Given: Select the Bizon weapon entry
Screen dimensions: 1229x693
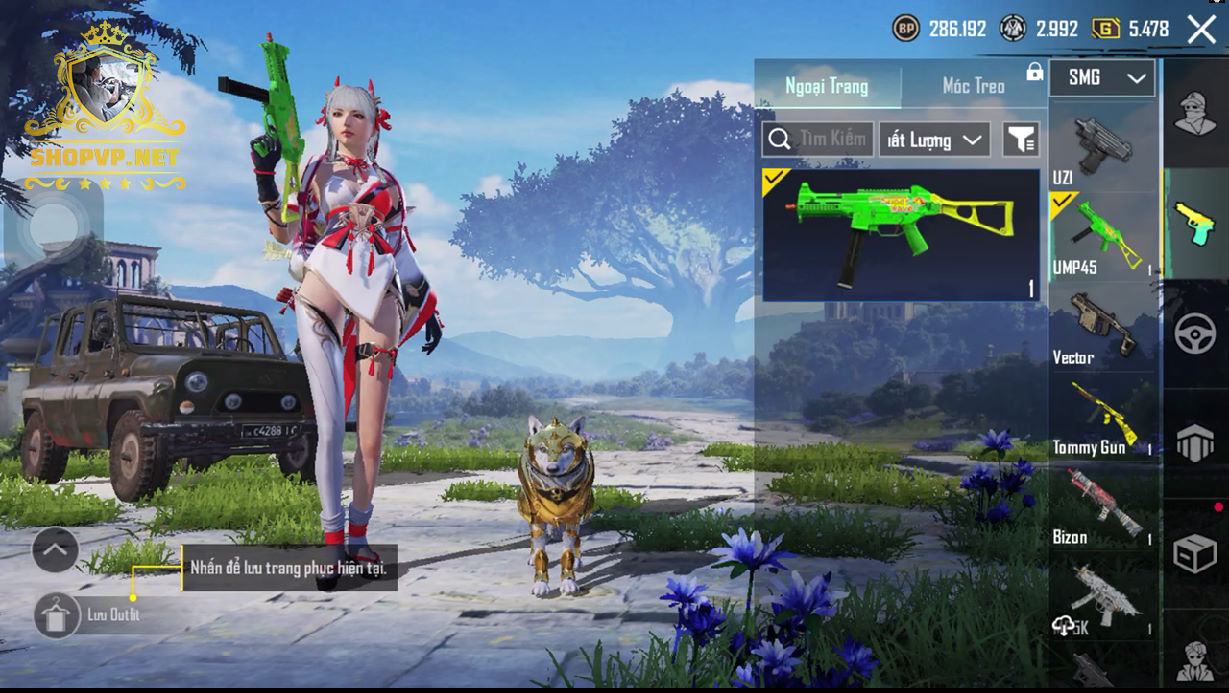Looking at the screenshot, I should (x=1102, y=507).
